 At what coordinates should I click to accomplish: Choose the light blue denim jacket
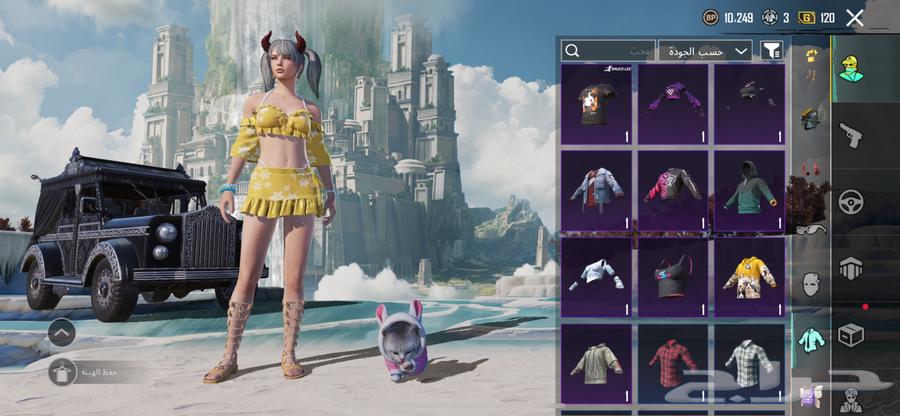click(597, 189)
